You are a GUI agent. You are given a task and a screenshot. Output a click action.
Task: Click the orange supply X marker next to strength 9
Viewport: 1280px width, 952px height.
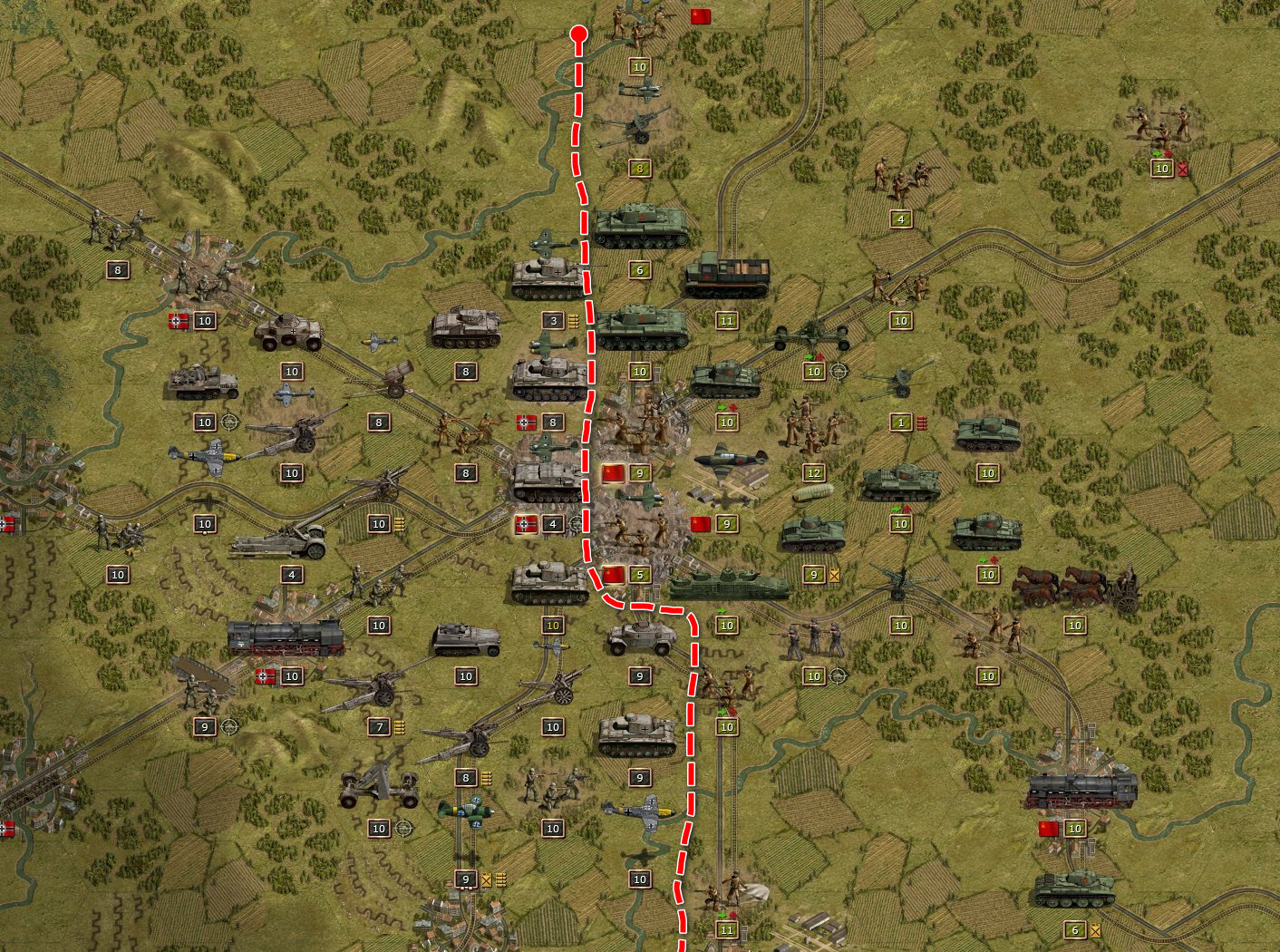tap(834, 576)
